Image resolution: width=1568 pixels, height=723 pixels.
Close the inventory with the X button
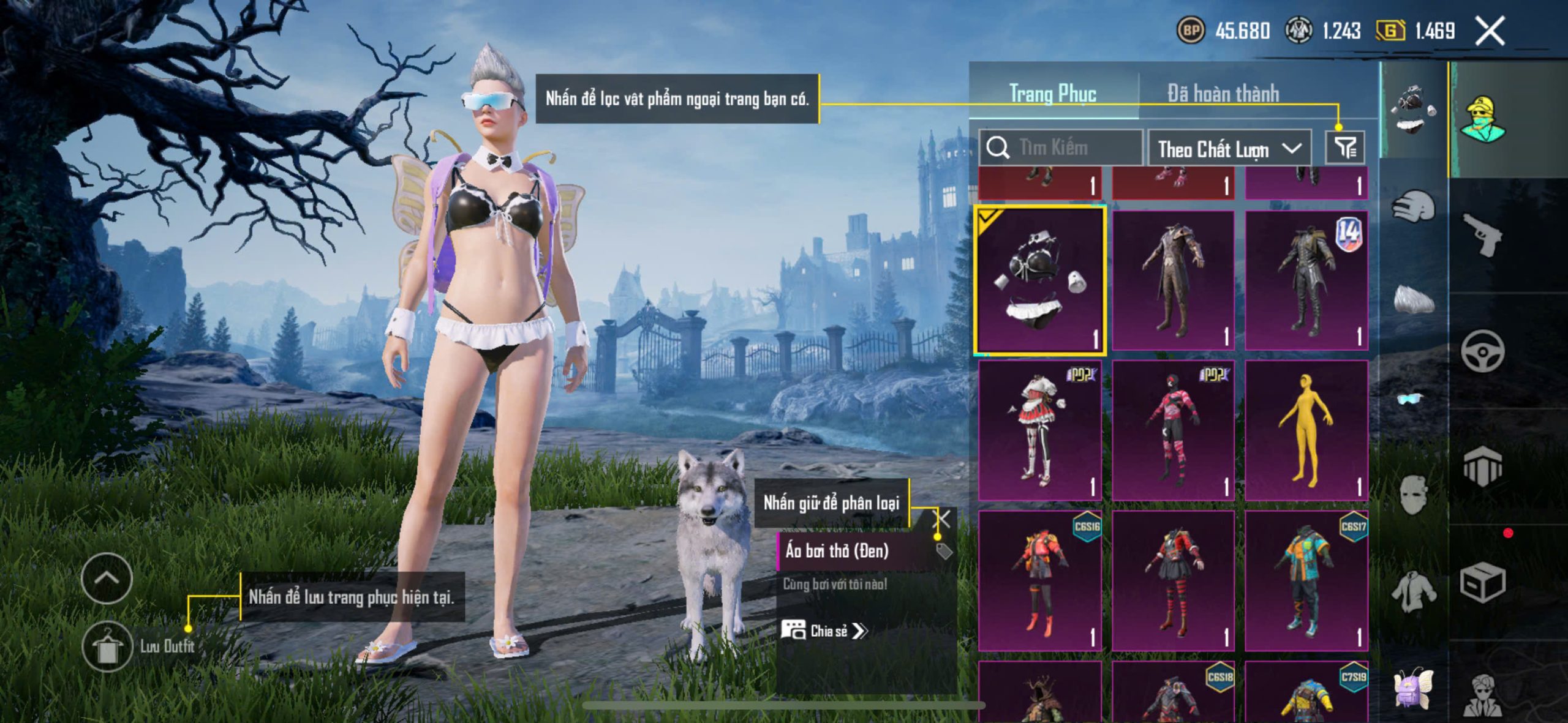pyautogui.click(x=1490, y=31)
